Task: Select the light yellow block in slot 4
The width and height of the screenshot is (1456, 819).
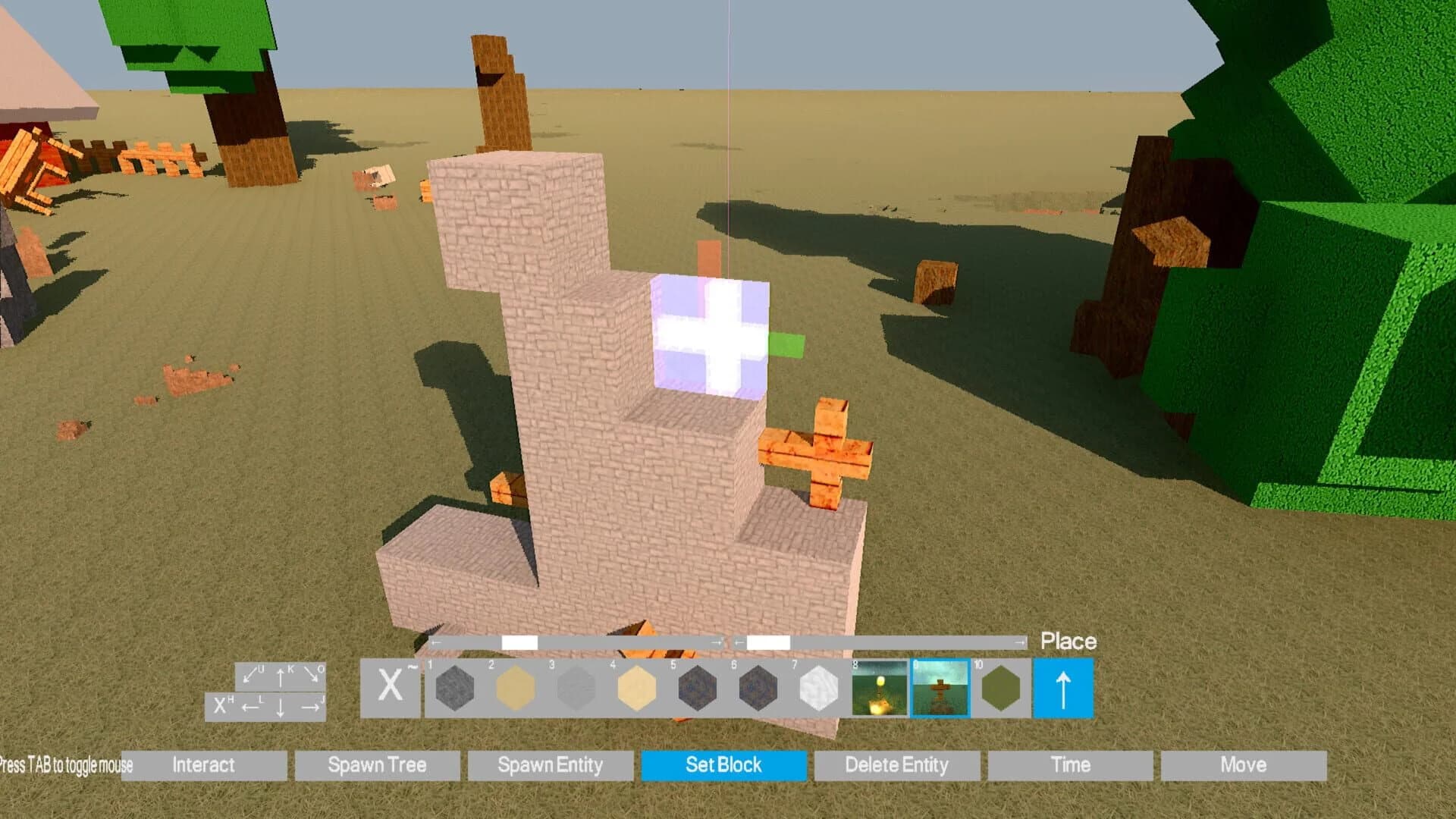Action: 637,689
